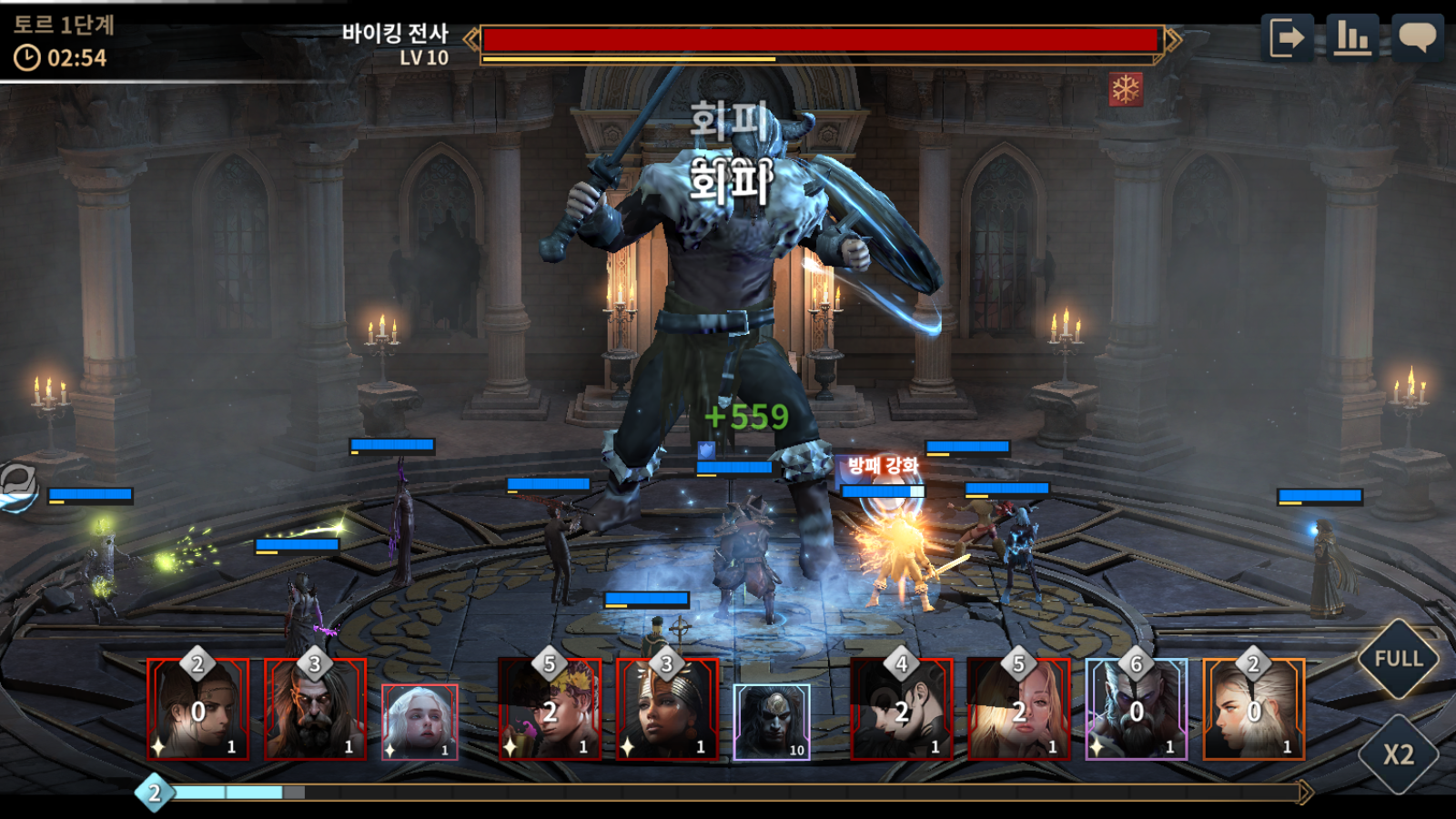Choose the white-bearded old man card
1456x819 pixels.
pyautogui.click(x=1137, y=710)
